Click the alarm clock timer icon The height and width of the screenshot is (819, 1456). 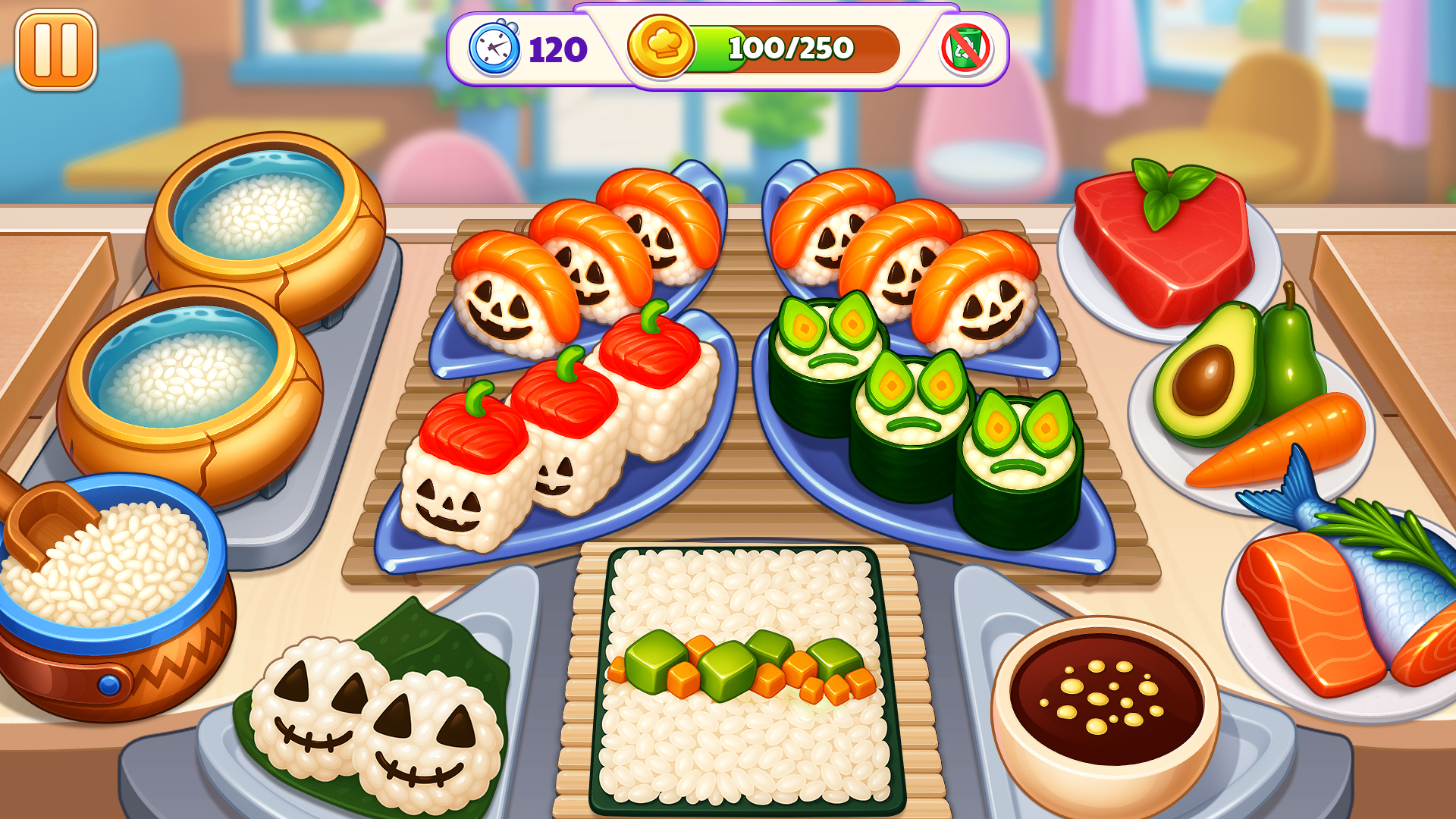[x=494, y=49]
